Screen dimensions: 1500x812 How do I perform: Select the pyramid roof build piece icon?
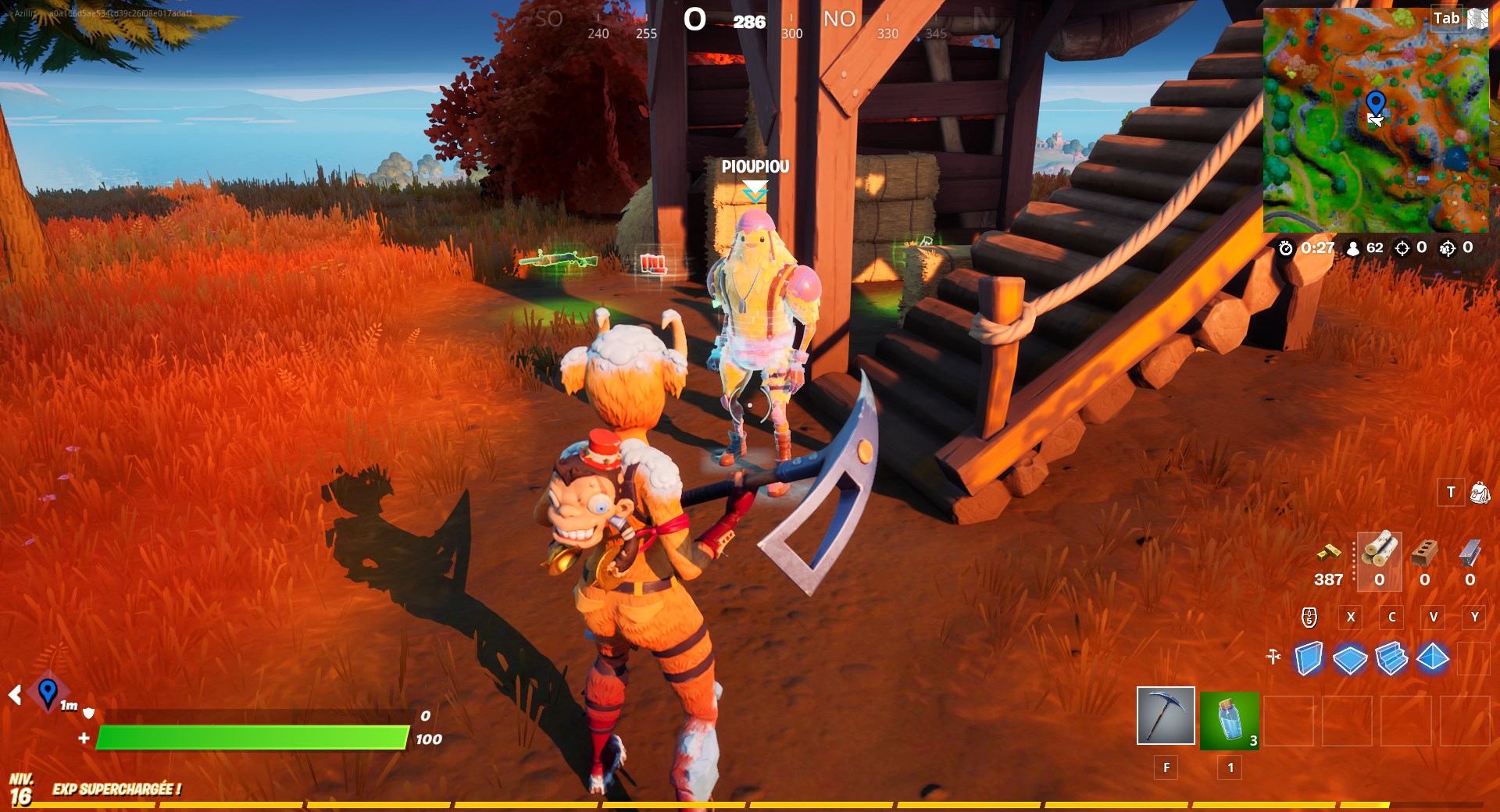pyautogui.click(x=1432, y=658)
